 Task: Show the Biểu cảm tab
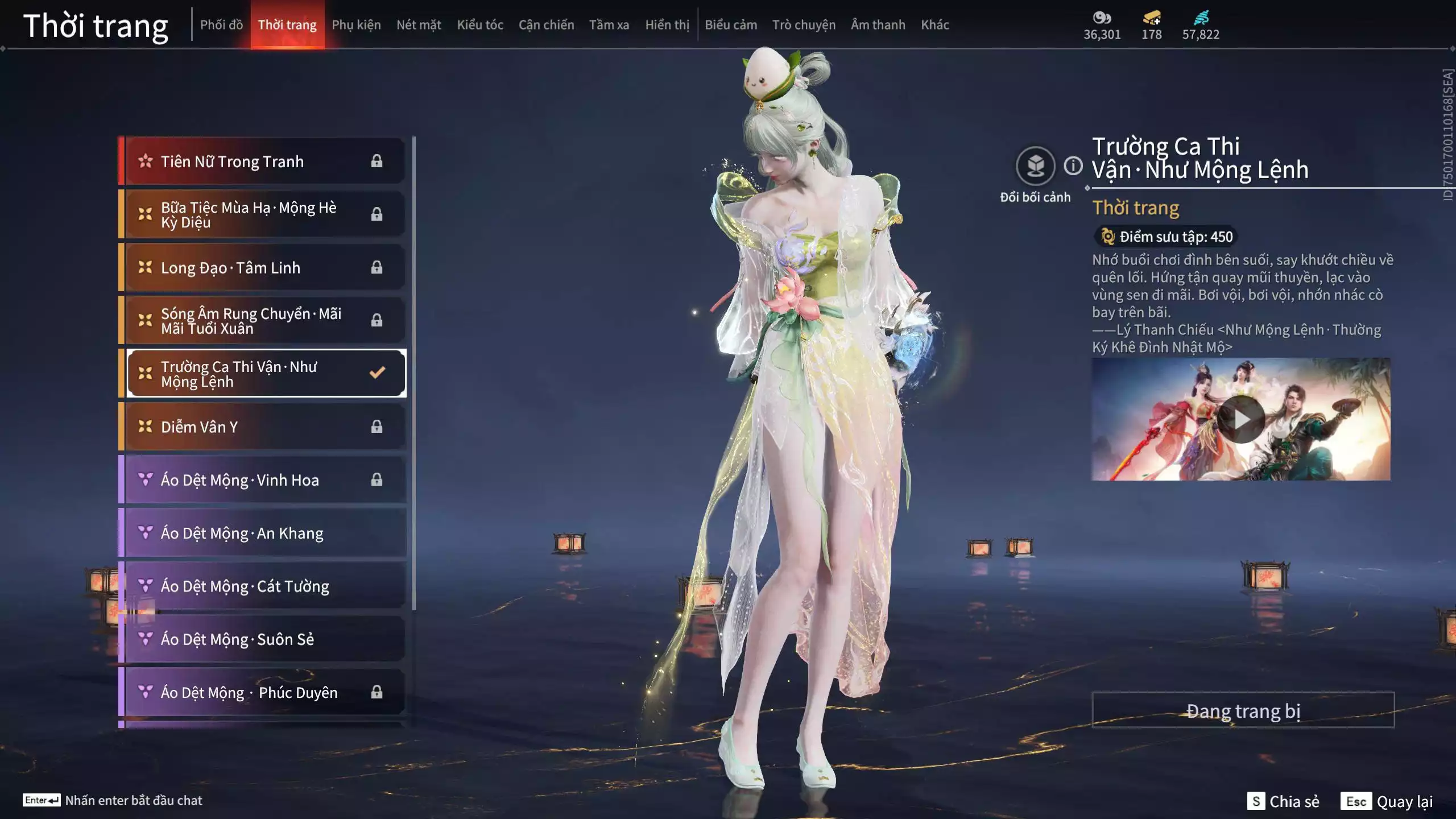click(x=731, y=24)
